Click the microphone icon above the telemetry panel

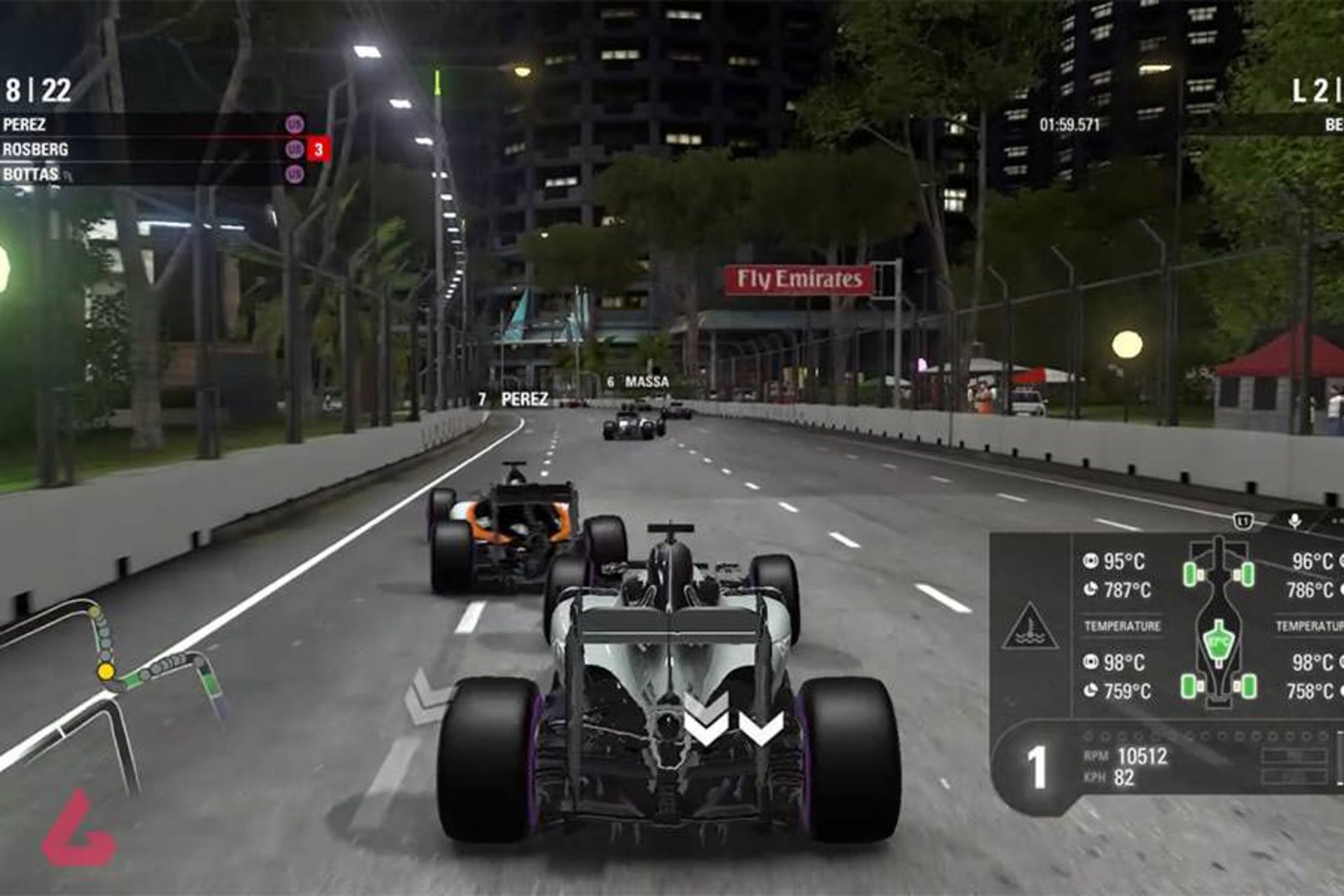click(1294, 521)
